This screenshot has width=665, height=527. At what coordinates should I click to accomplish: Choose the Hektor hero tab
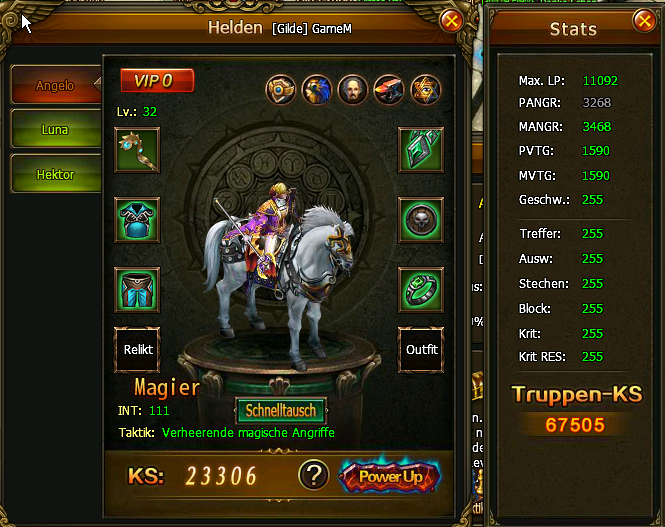pyautogui.click(x=56, y=174)
